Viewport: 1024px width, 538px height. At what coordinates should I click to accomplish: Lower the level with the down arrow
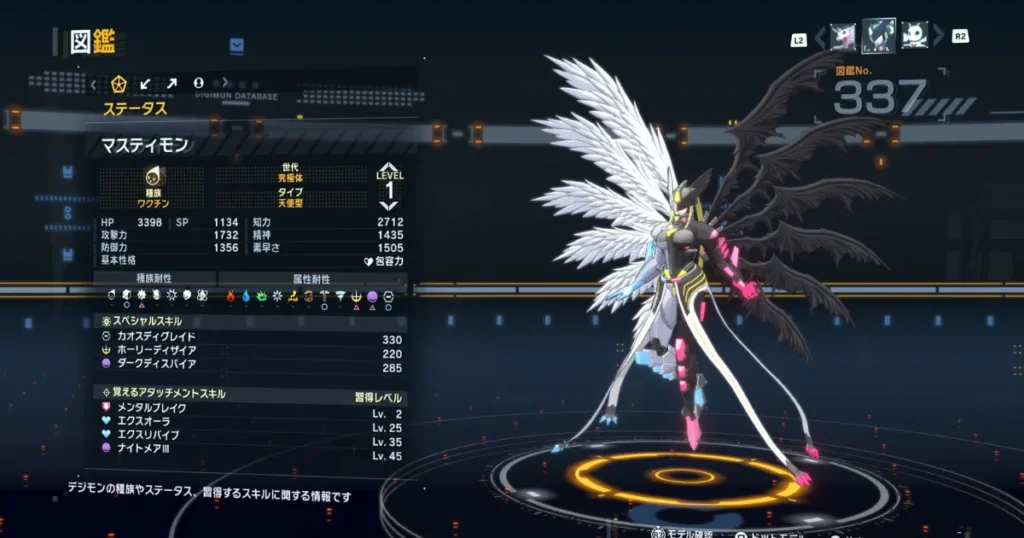(x=390, y=205)
